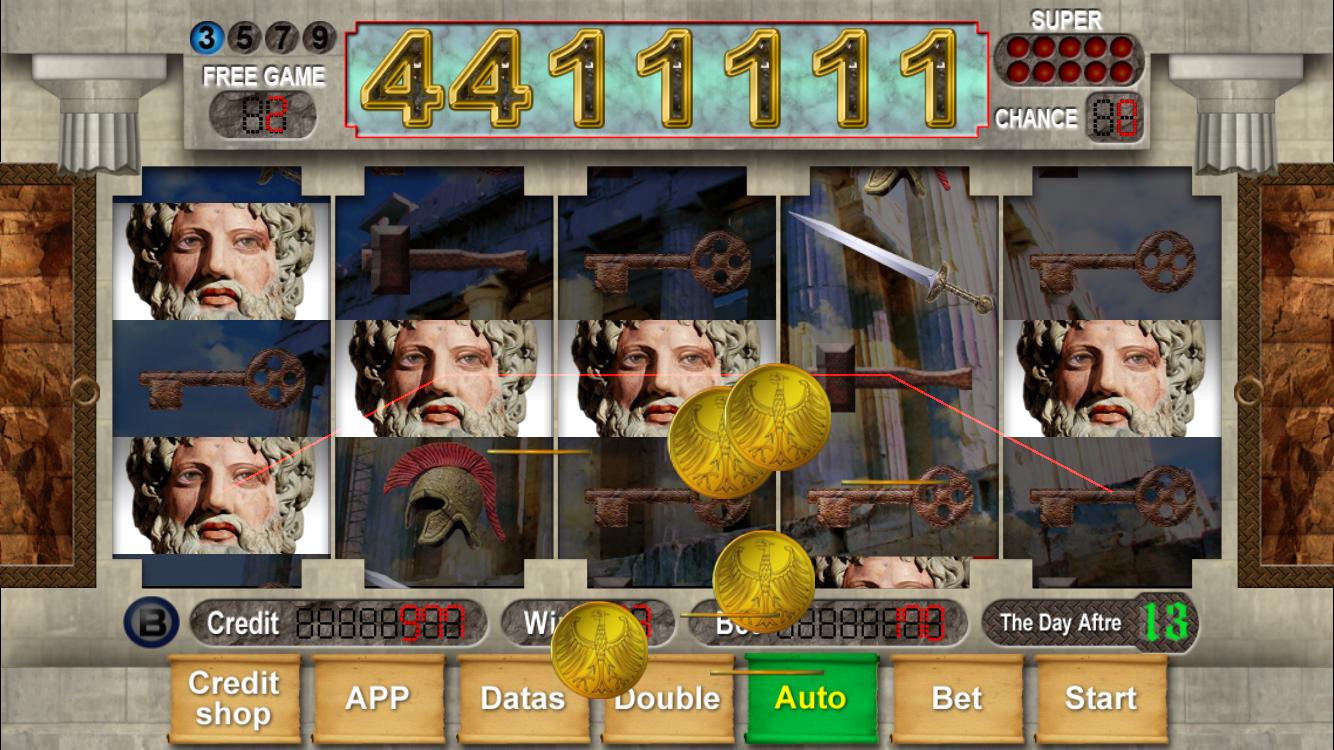Image resolution: width=1334 pixels, height=750 pixels.
Task: Open the APP tab
Action: click(378, 699)
